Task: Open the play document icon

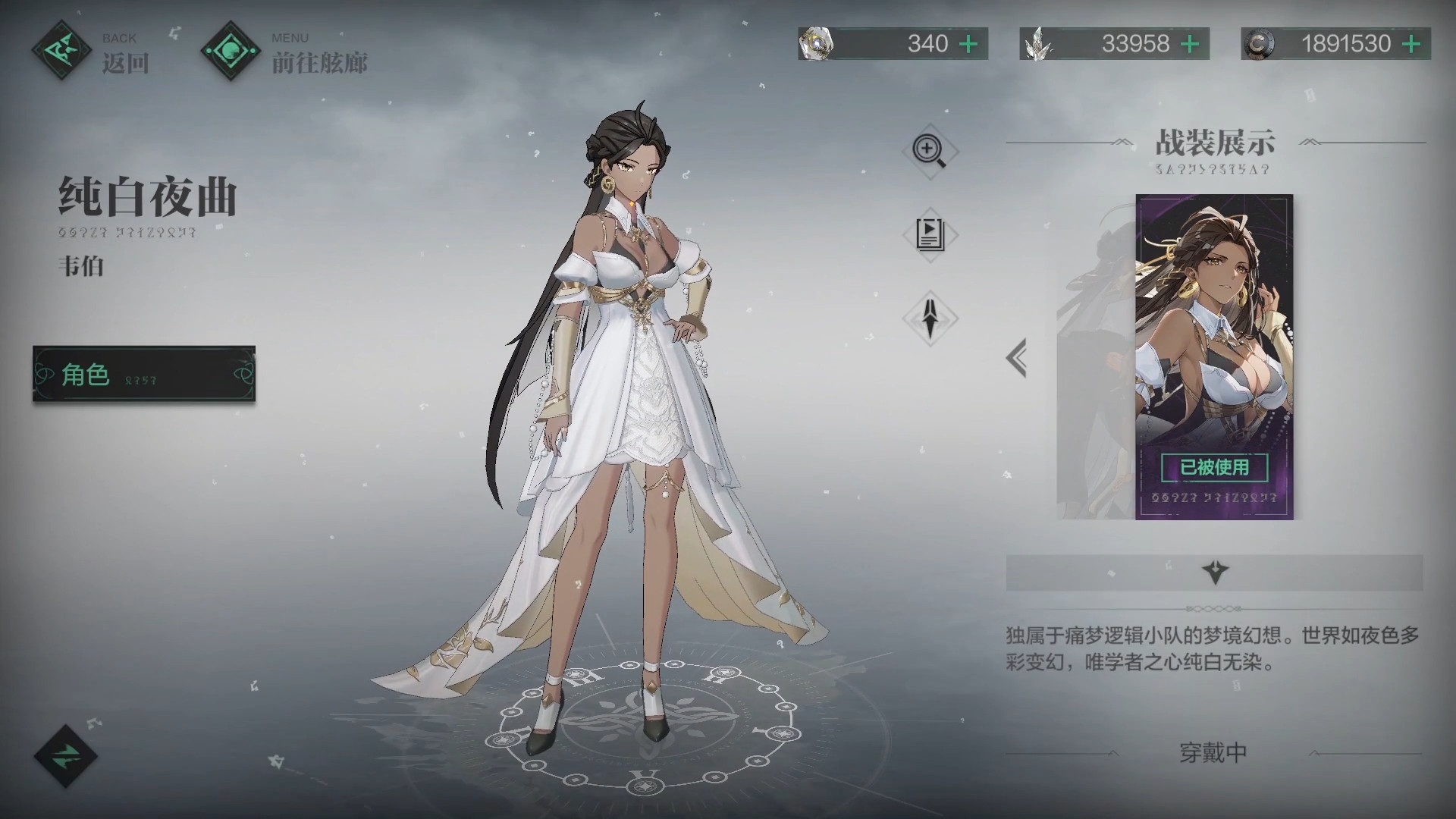Action: 930,234
